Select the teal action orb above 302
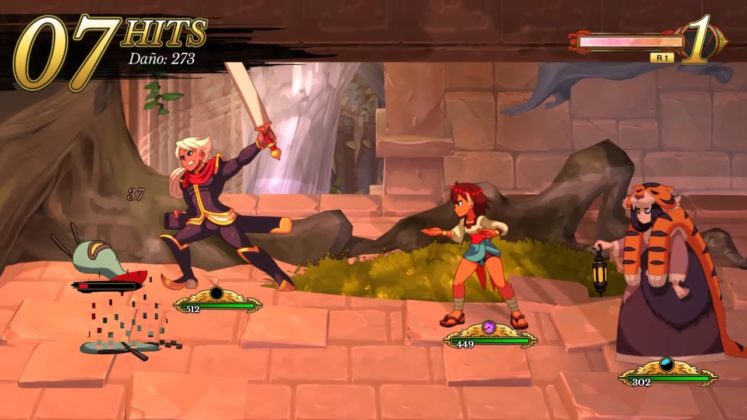 667,364
